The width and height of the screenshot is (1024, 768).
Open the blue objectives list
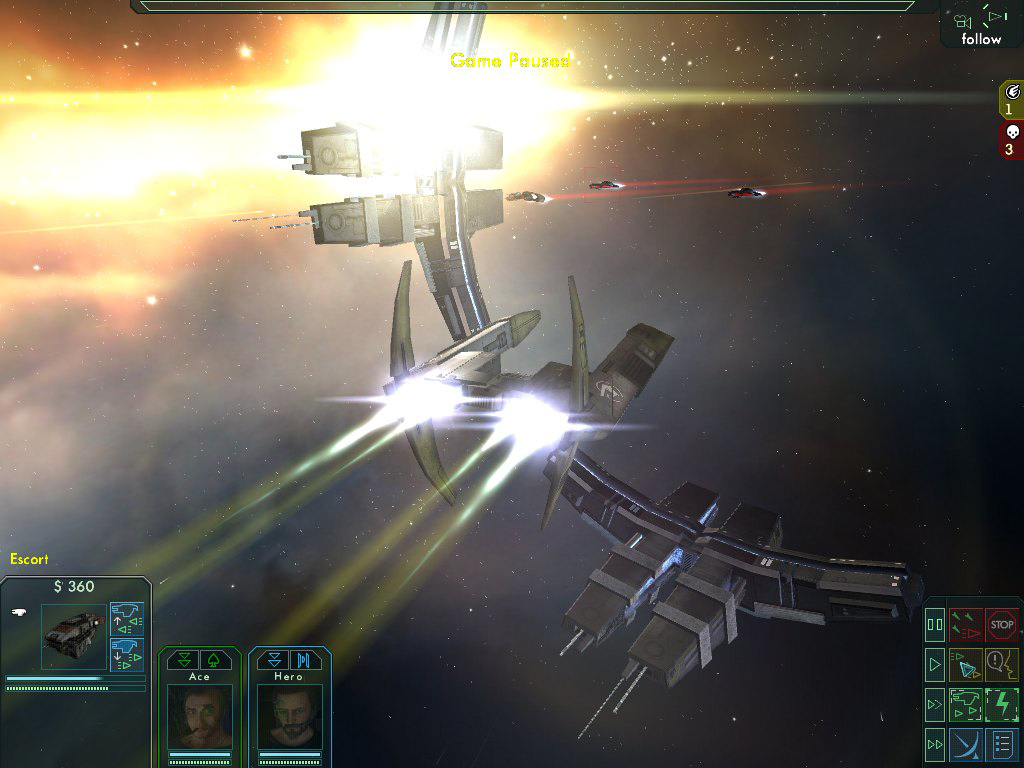coord(1002,744)
